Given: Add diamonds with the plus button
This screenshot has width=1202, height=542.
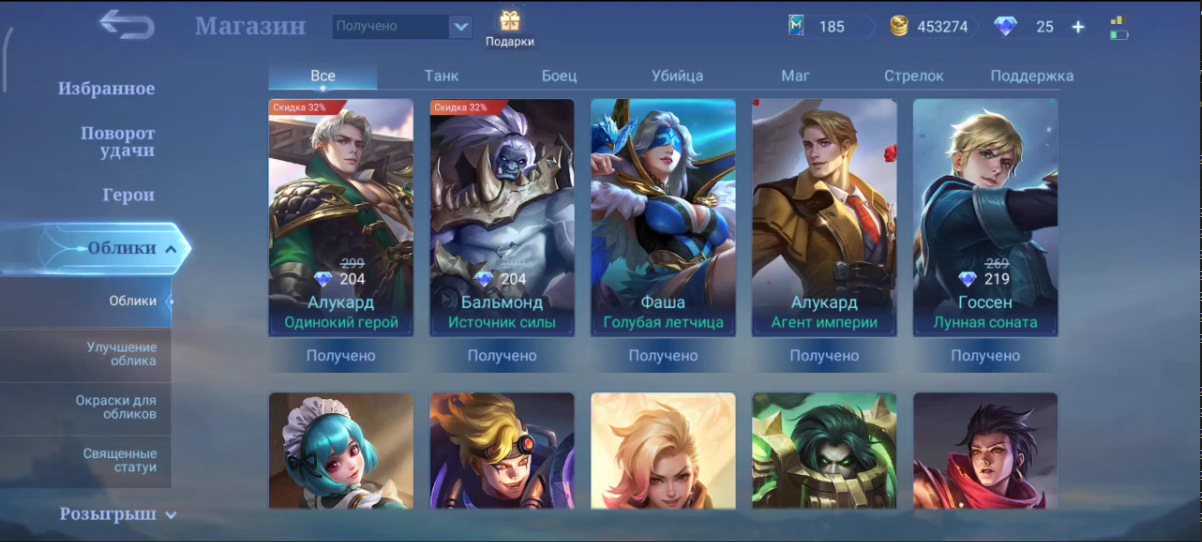Looking at the screenshot, I should click(1078, 27).
